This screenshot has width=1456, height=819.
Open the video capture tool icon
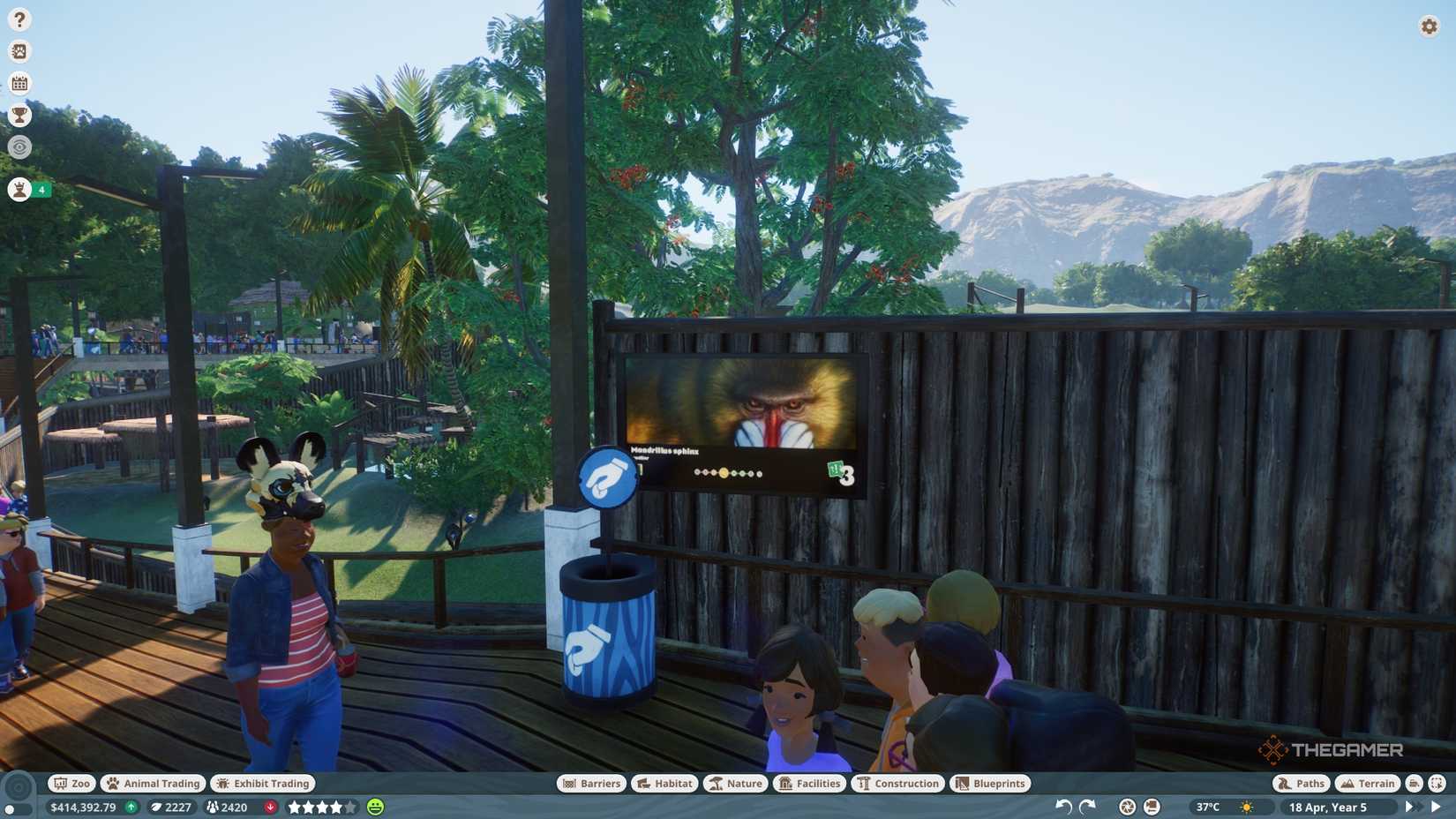(x=1152, y=806)
